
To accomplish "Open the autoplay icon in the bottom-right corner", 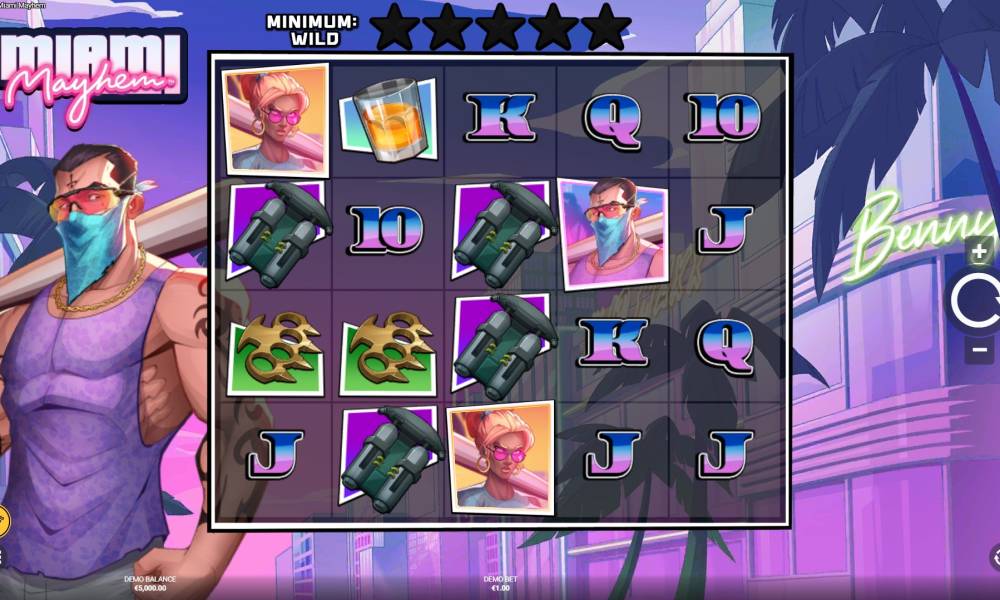I will click(x=995, y=556).
